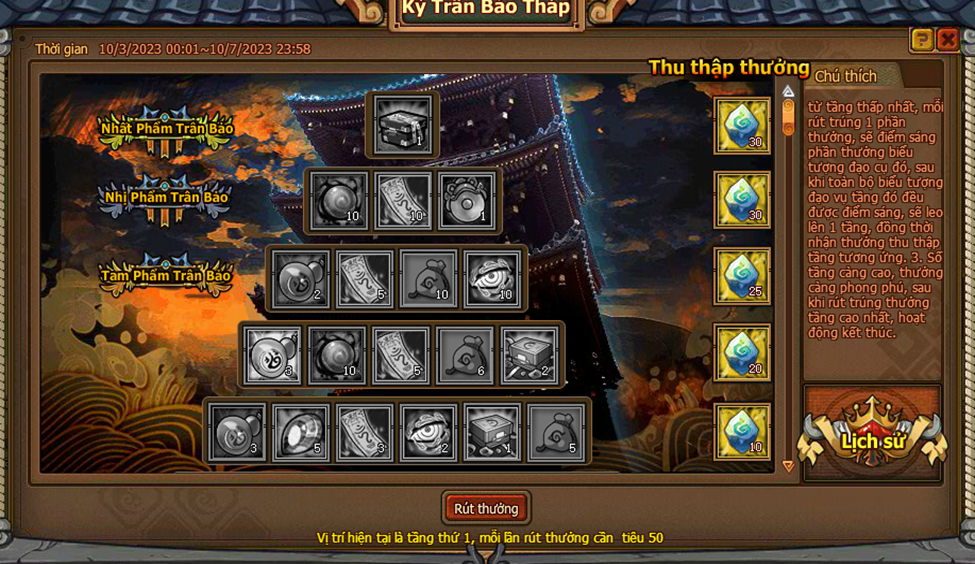The width and height of the screenshot is (975, 564).
Task: Select the orb item with quantity 2
Action: 301,278
